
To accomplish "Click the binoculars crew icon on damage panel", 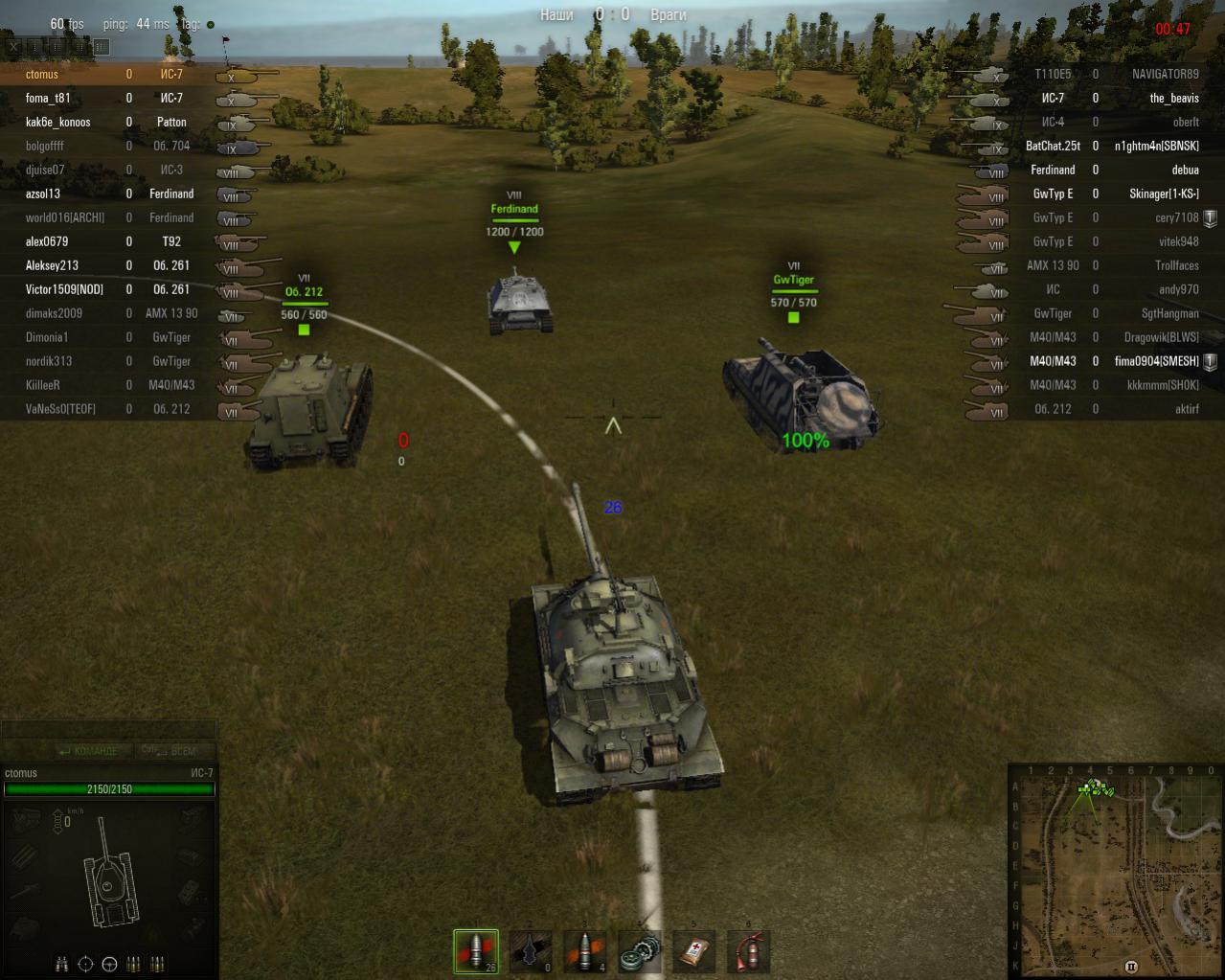I will (x=62, y=964).
